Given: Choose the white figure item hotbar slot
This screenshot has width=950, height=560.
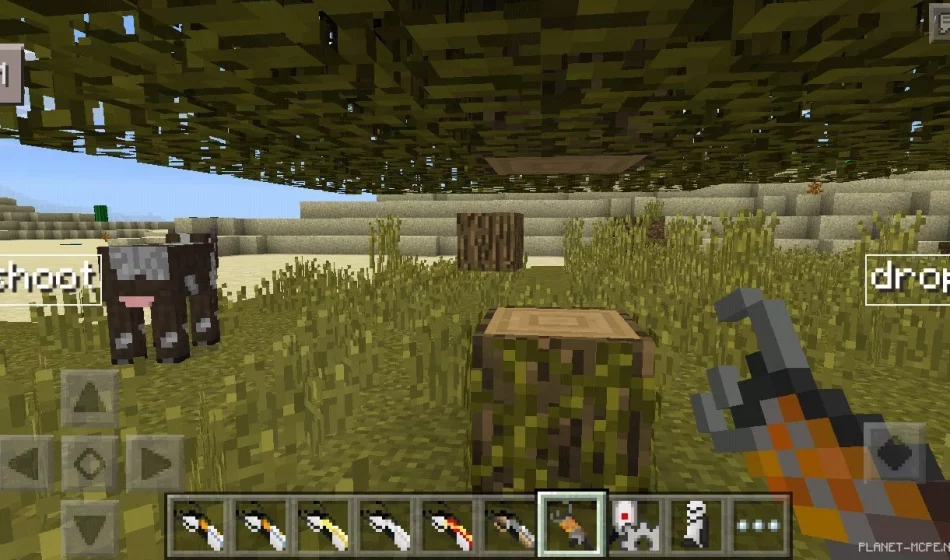Looking at the screenshot, I should [696, 525].
